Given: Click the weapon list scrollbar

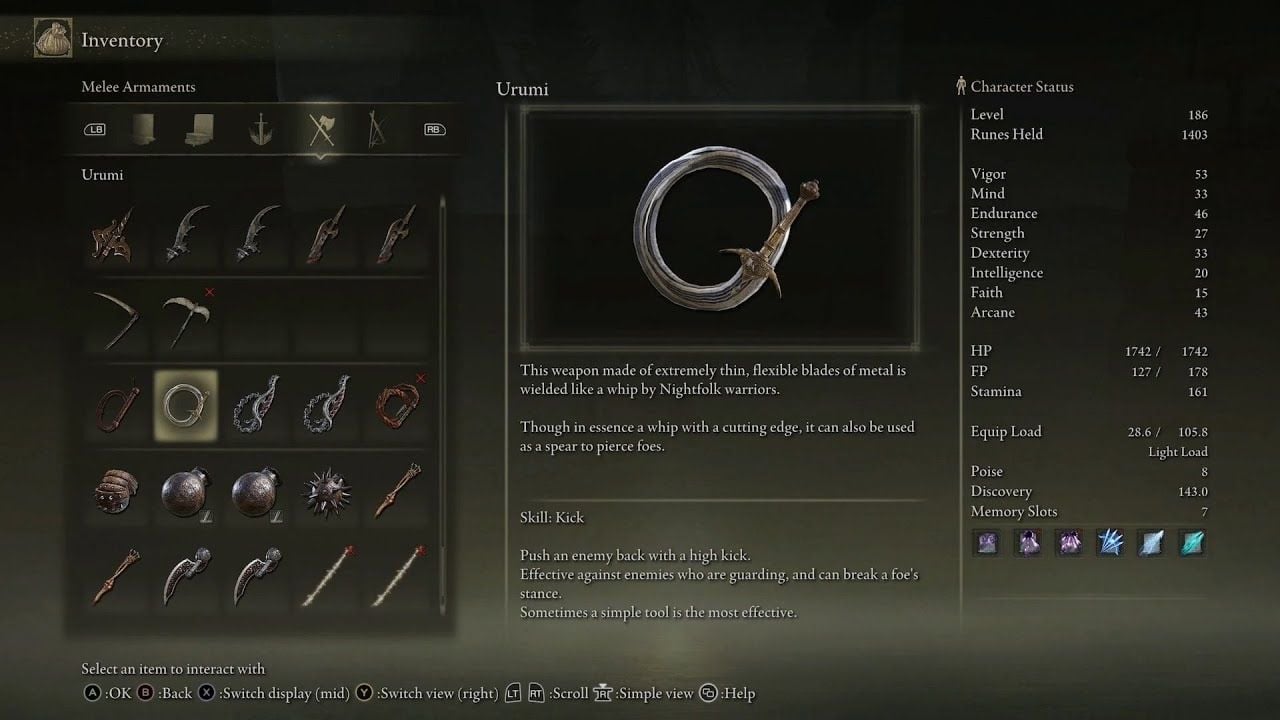Looking at the screenshot, I should point(442,400).
